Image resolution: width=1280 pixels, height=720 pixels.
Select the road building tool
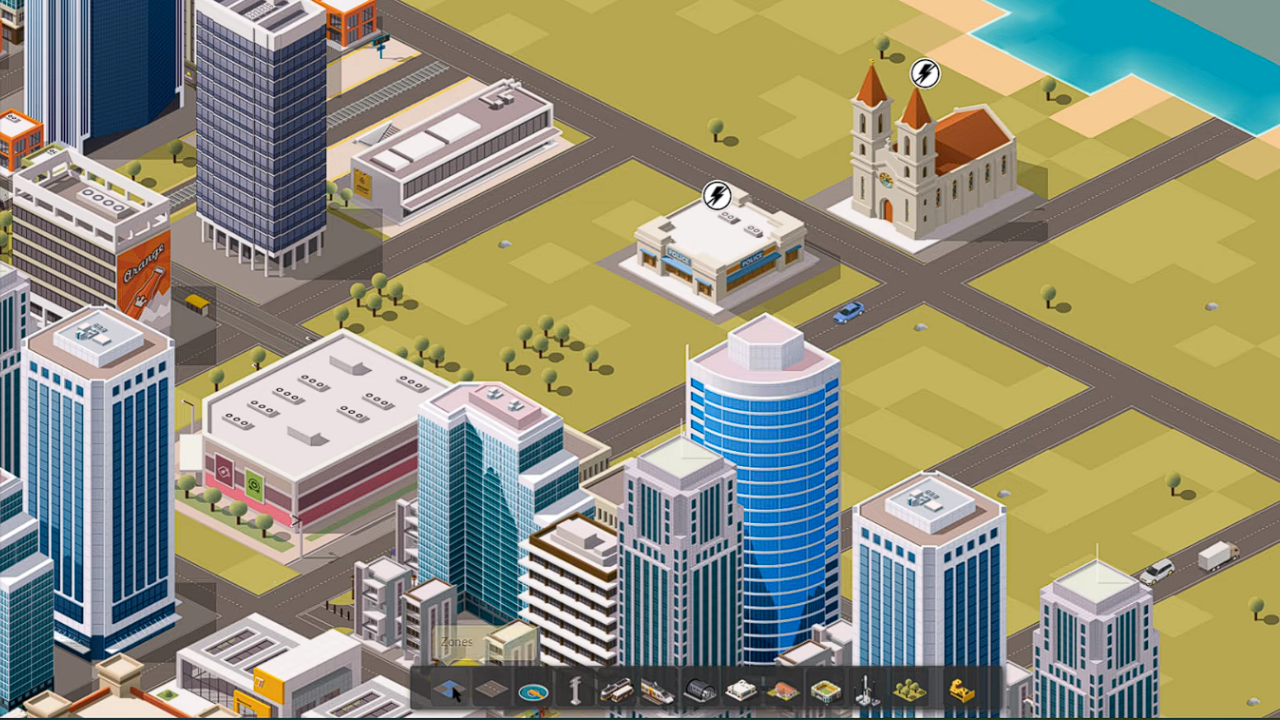tap(492, 690)
